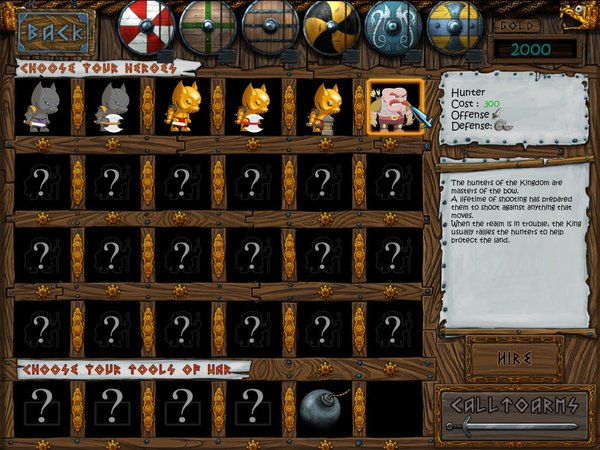Viewport: 600px width, 450px height.
Task: Choose the teal shield with dragon emblem
Action: (394, 27)
